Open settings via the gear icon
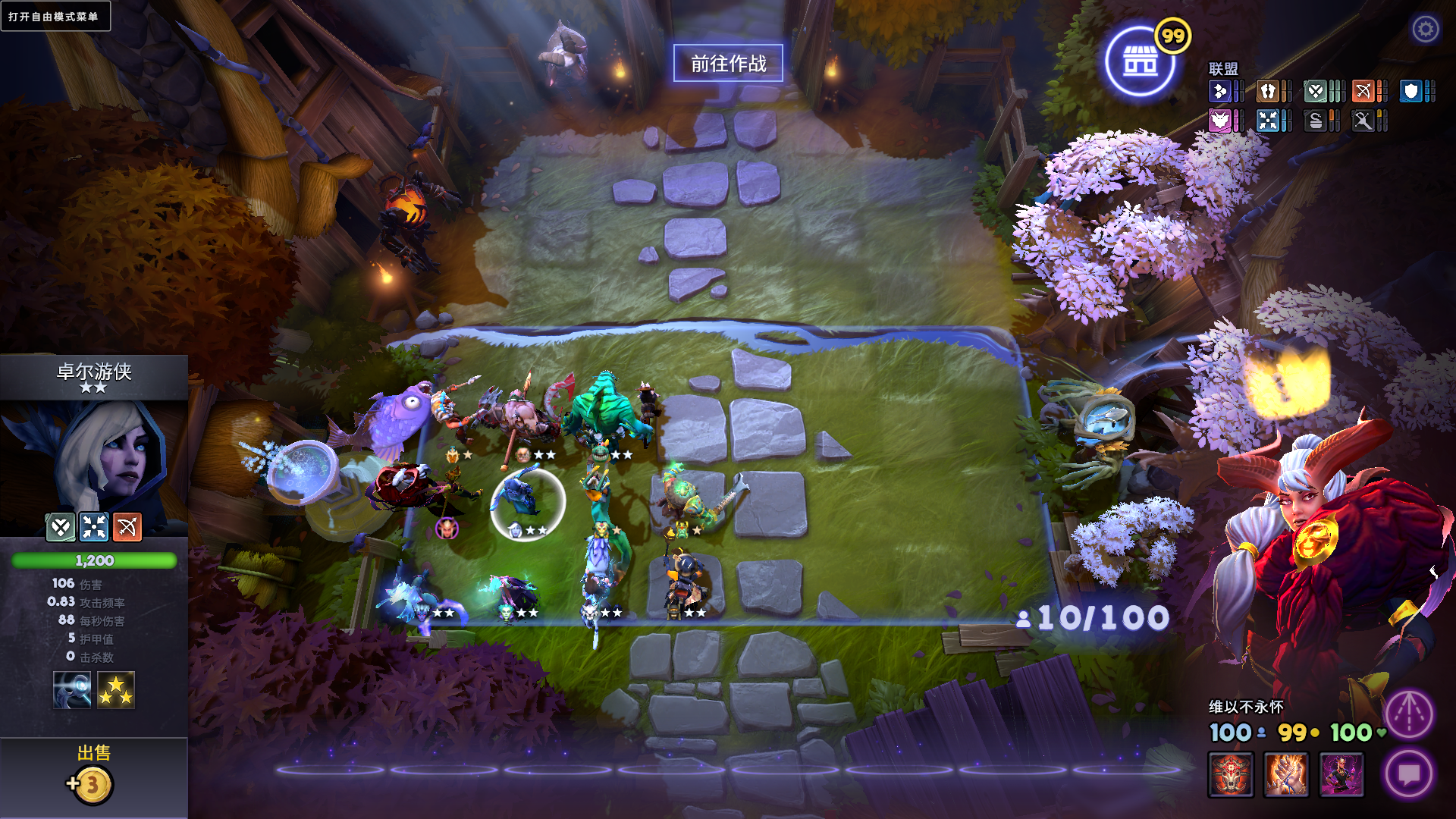The width and height of the screenshot is (1456, 819). (x=1425, y=29)
